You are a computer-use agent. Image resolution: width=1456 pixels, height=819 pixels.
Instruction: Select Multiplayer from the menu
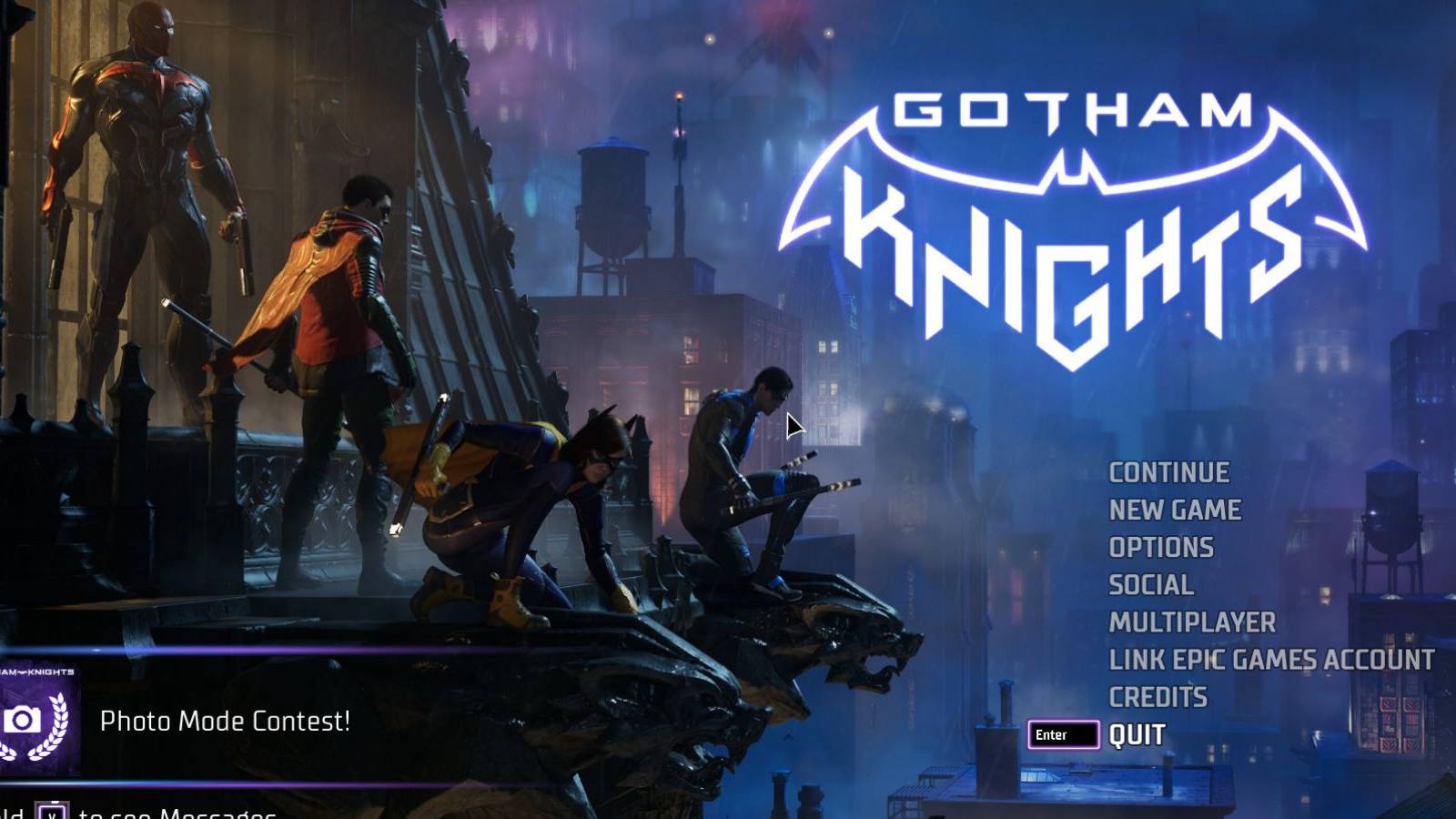coord(1190,623)
